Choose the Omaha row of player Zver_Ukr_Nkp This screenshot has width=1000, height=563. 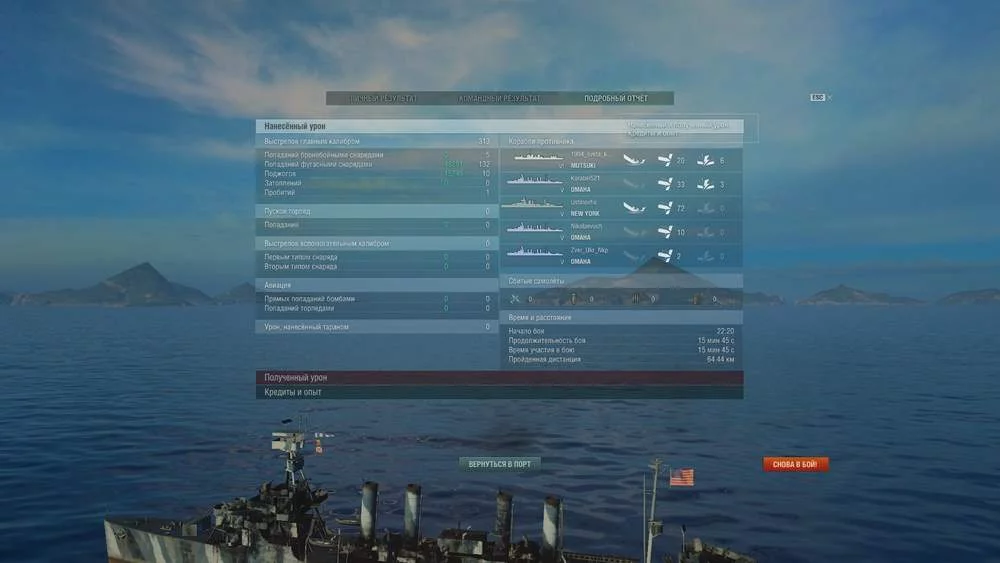tap(620, 256)
